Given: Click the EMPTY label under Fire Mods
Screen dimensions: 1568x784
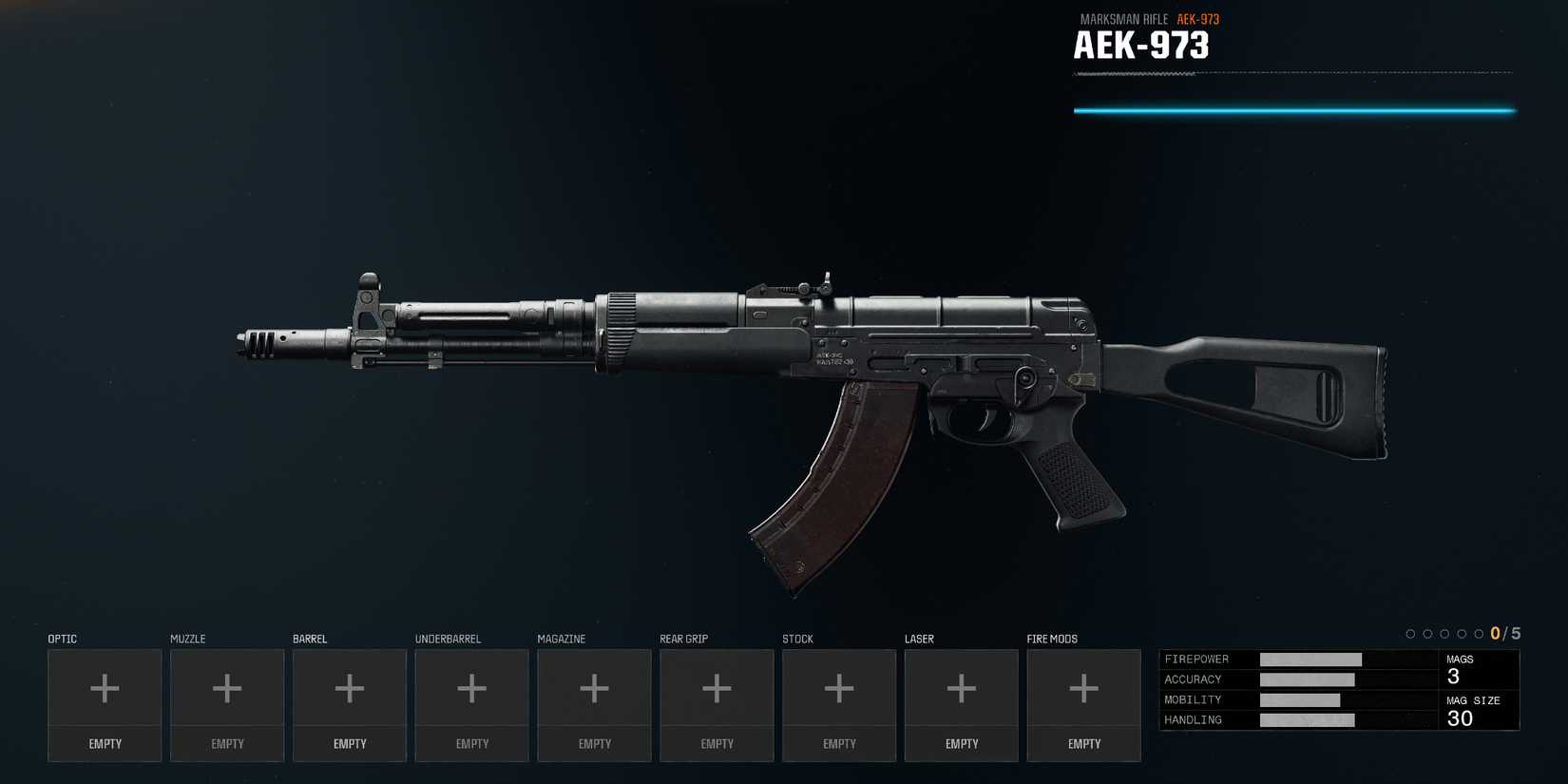Looking at the screenshot, I should (1083, 743).
